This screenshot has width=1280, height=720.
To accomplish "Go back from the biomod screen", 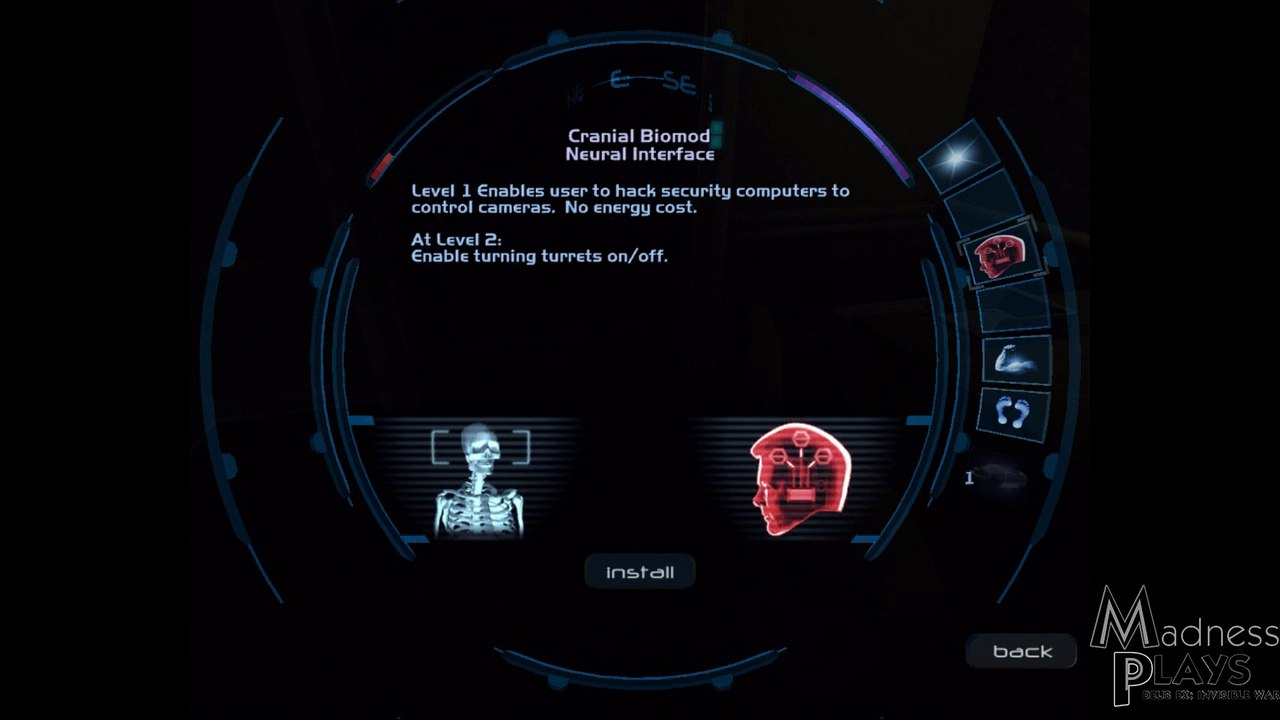I will click(x=1021, y=651).
